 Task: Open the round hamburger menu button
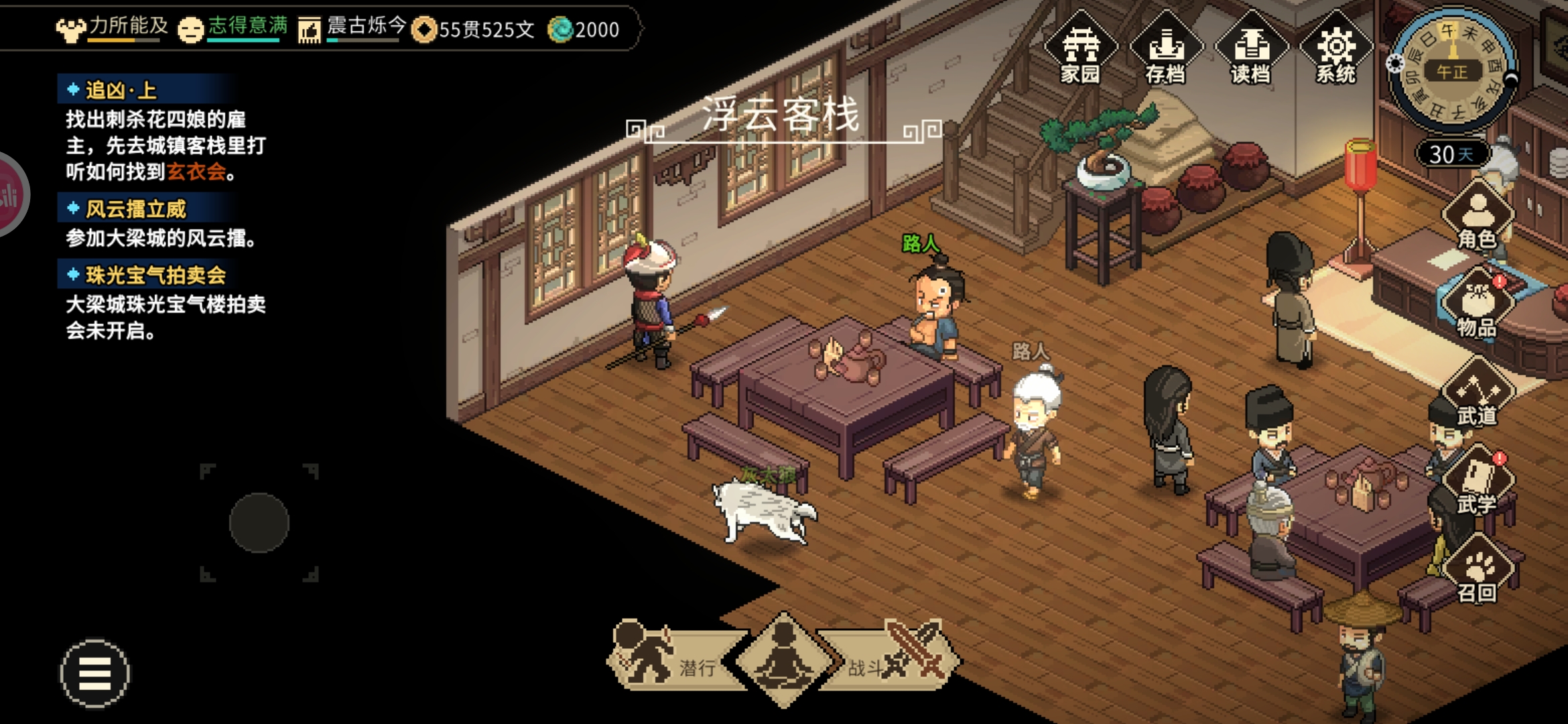coord(94,673)
